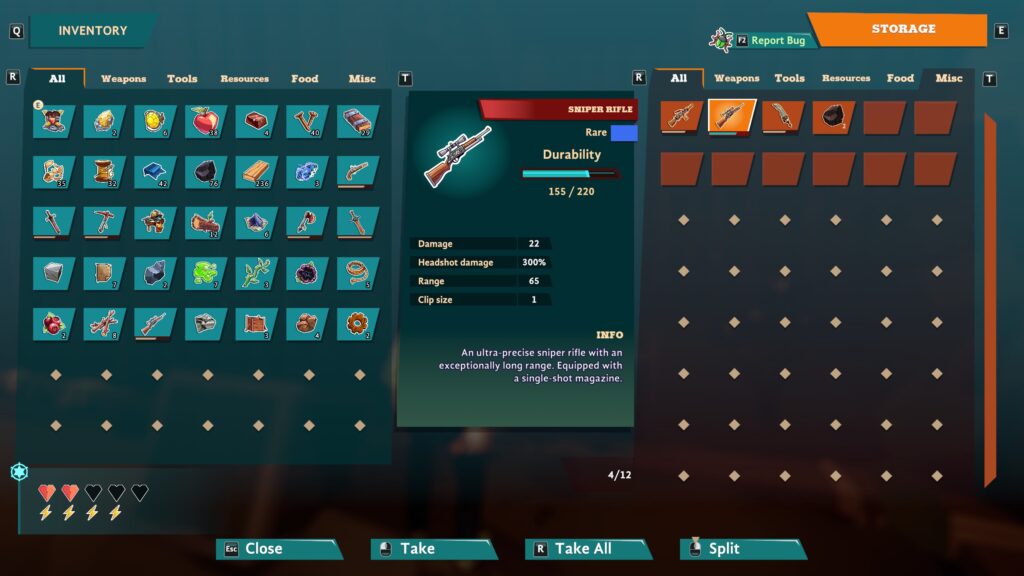Choose the machete blade in storage

coord(782,116)
